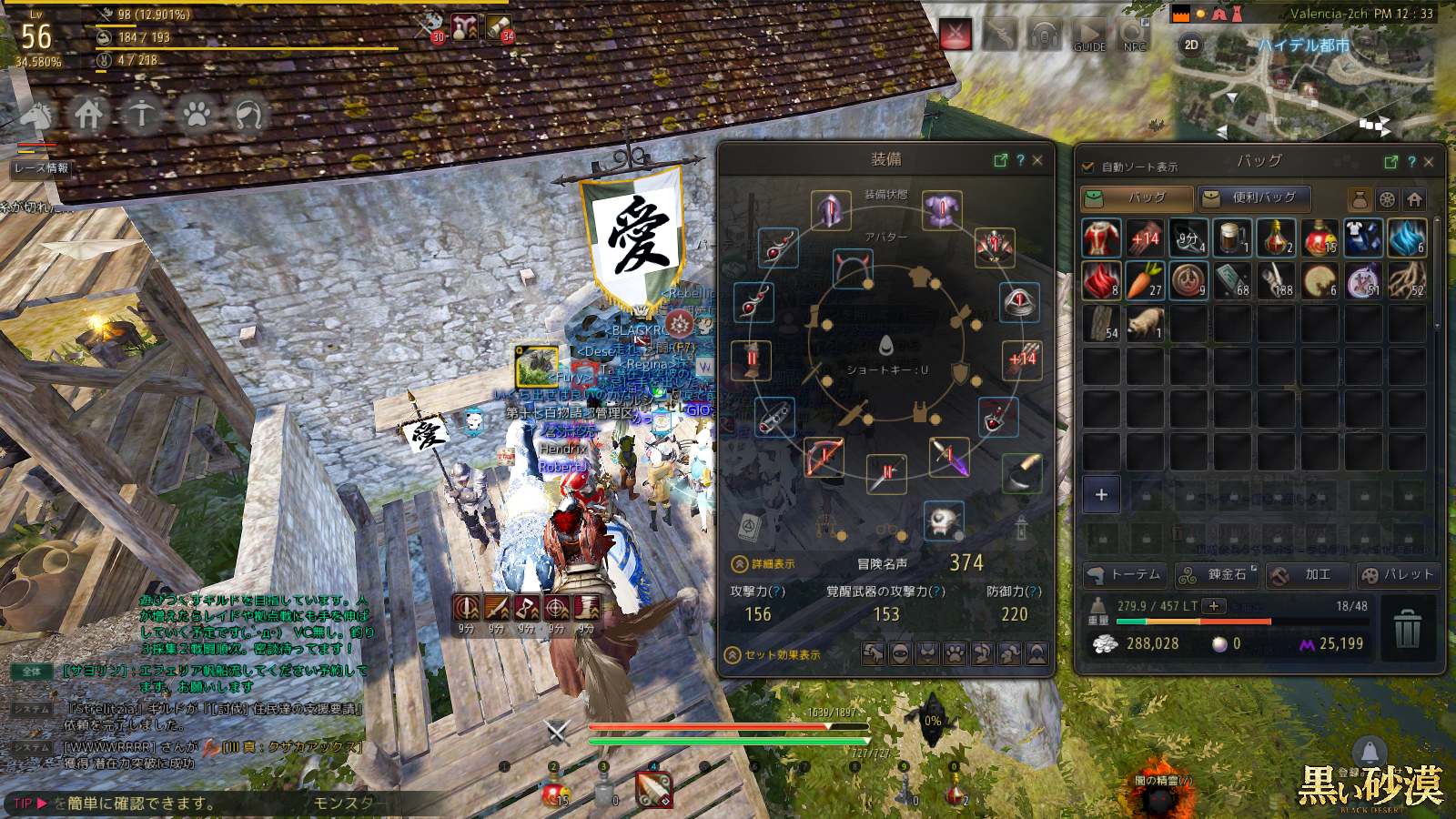The image size is (1456, 819).
Task: Open the Alchemy Stone (錬金石) button
Action: click(x=1217, y=574)
